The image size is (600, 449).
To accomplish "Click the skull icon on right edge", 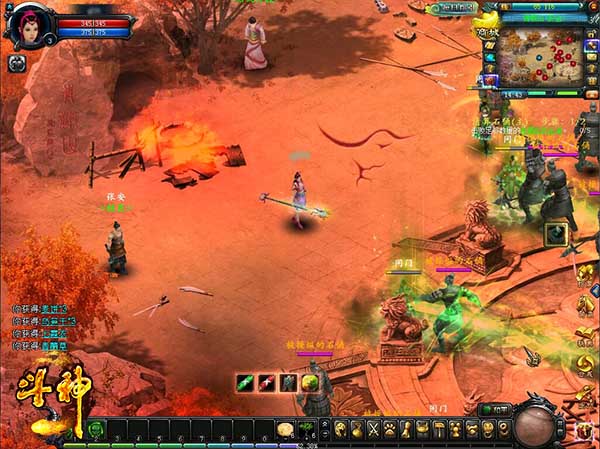I will tap(587, 429).
